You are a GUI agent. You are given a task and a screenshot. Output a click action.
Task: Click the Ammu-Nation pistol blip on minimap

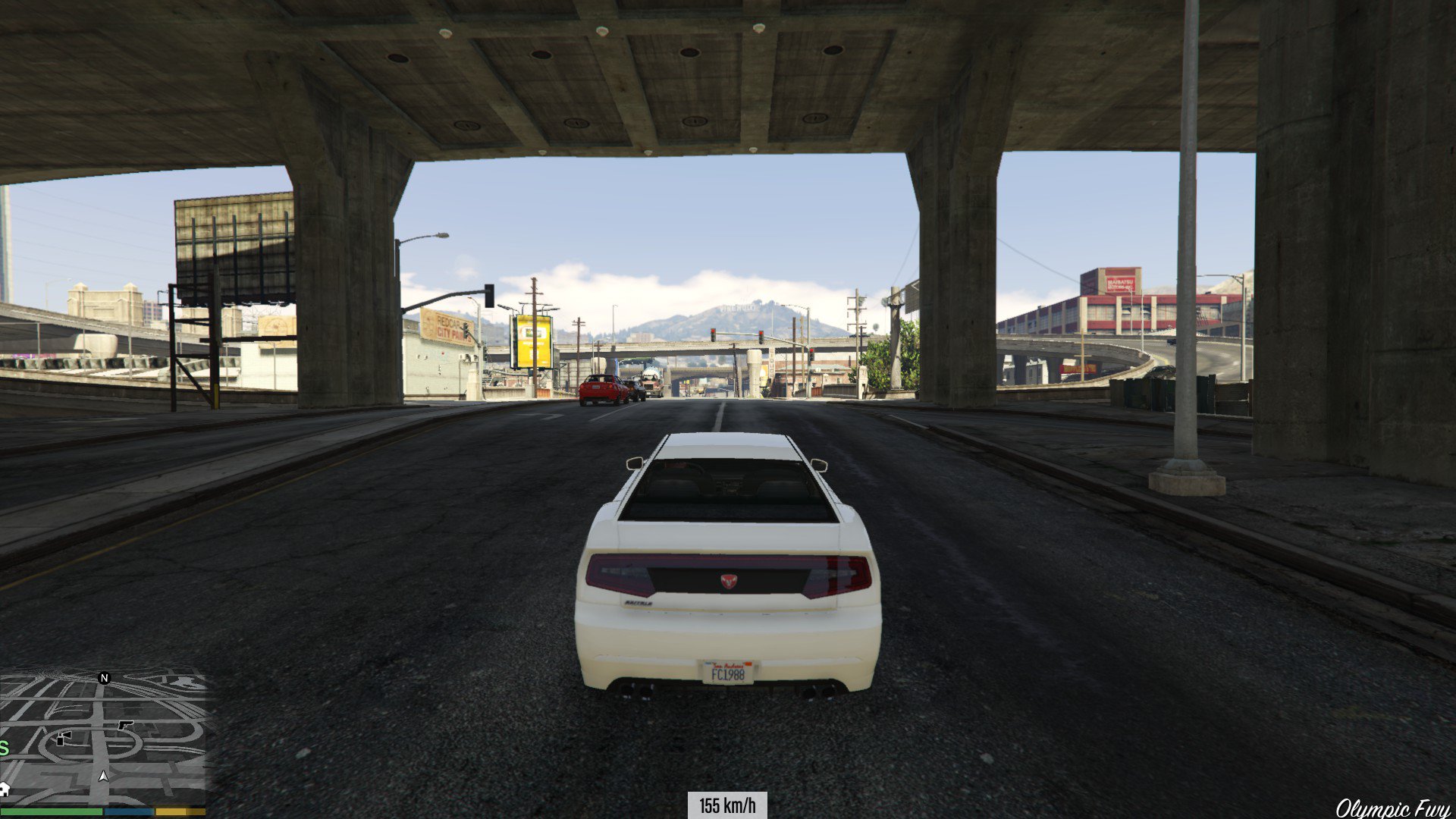pos(124,725)
